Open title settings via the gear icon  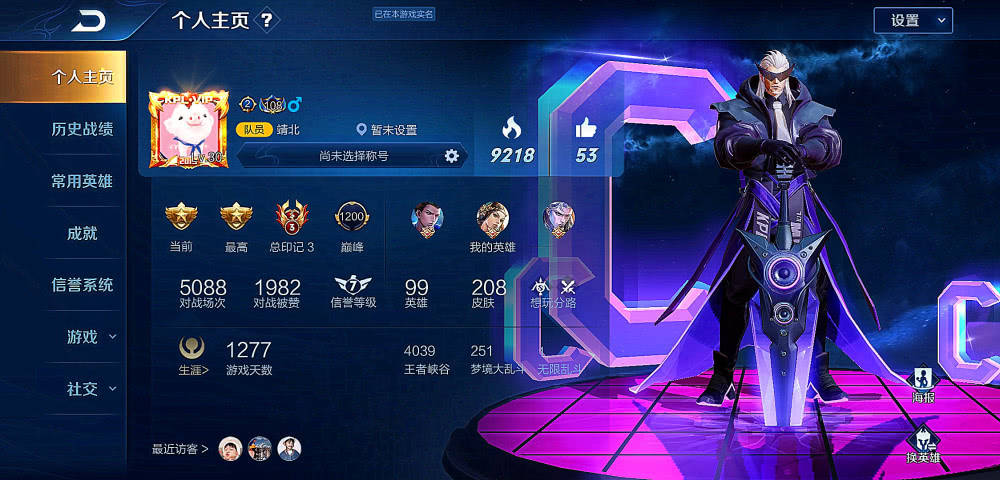click(x=451, y=155)
